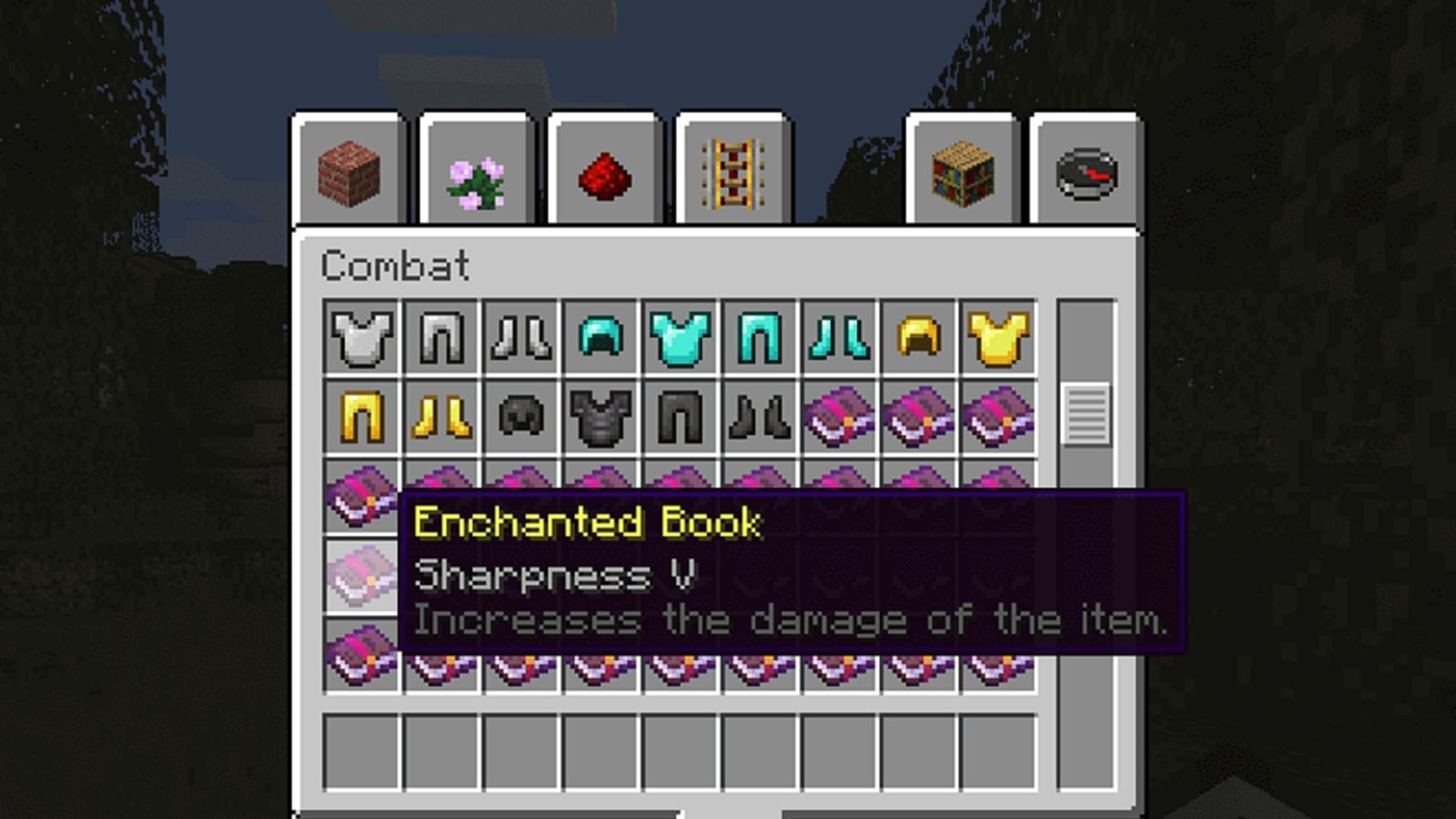Viewport: 1456px width, 819px height.
Task: Click the inventory scrollbar handle
Action: point(1086,414)
